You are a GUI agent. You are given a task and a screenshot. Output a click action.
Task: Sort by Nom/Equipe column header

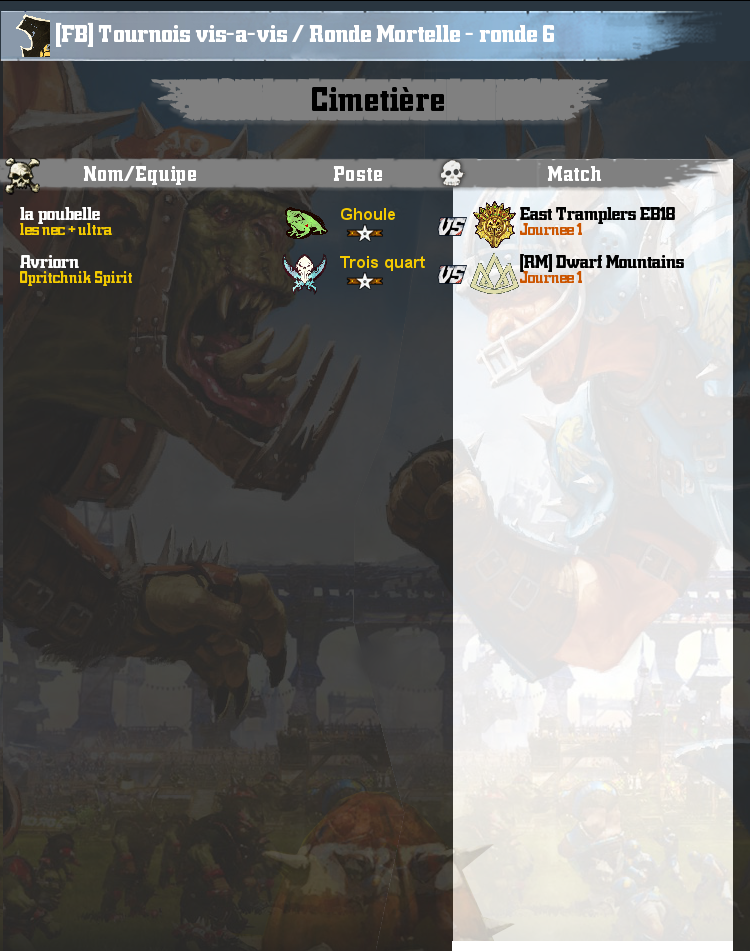point(140,174)
